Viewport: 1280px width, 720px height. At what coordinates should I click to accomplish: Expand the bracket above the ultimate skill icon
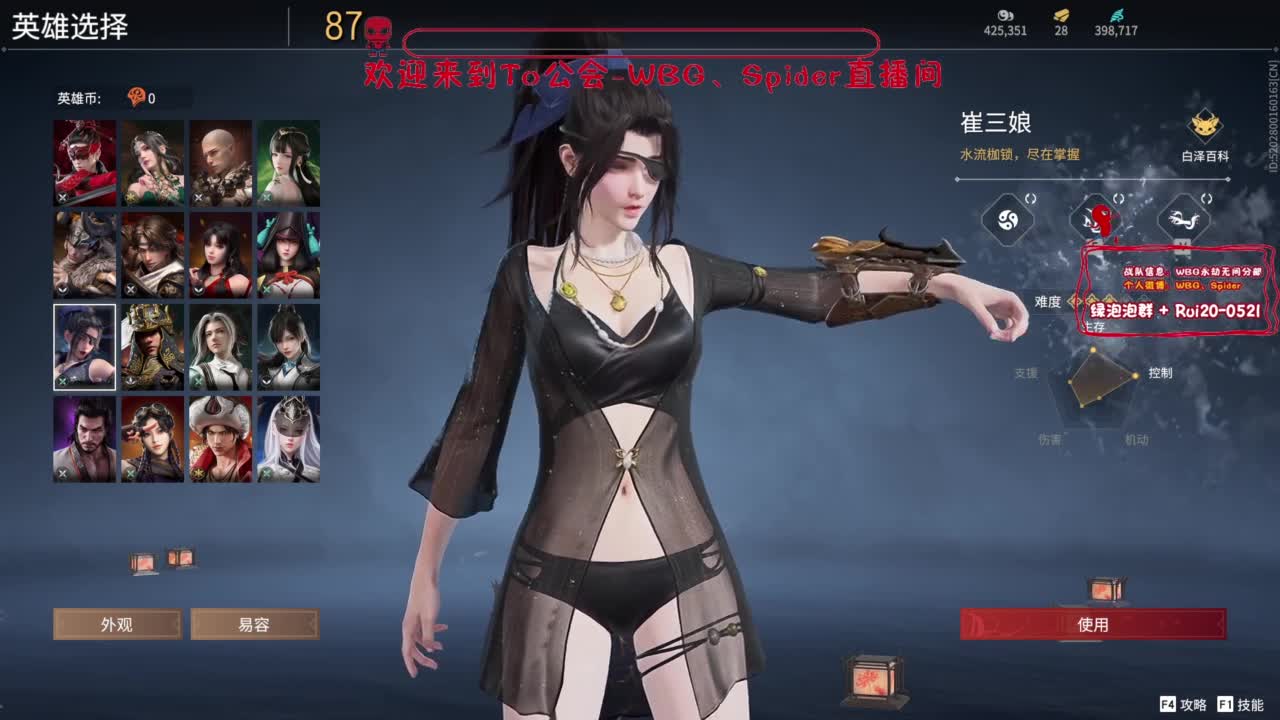click(x=1117, y=197)
